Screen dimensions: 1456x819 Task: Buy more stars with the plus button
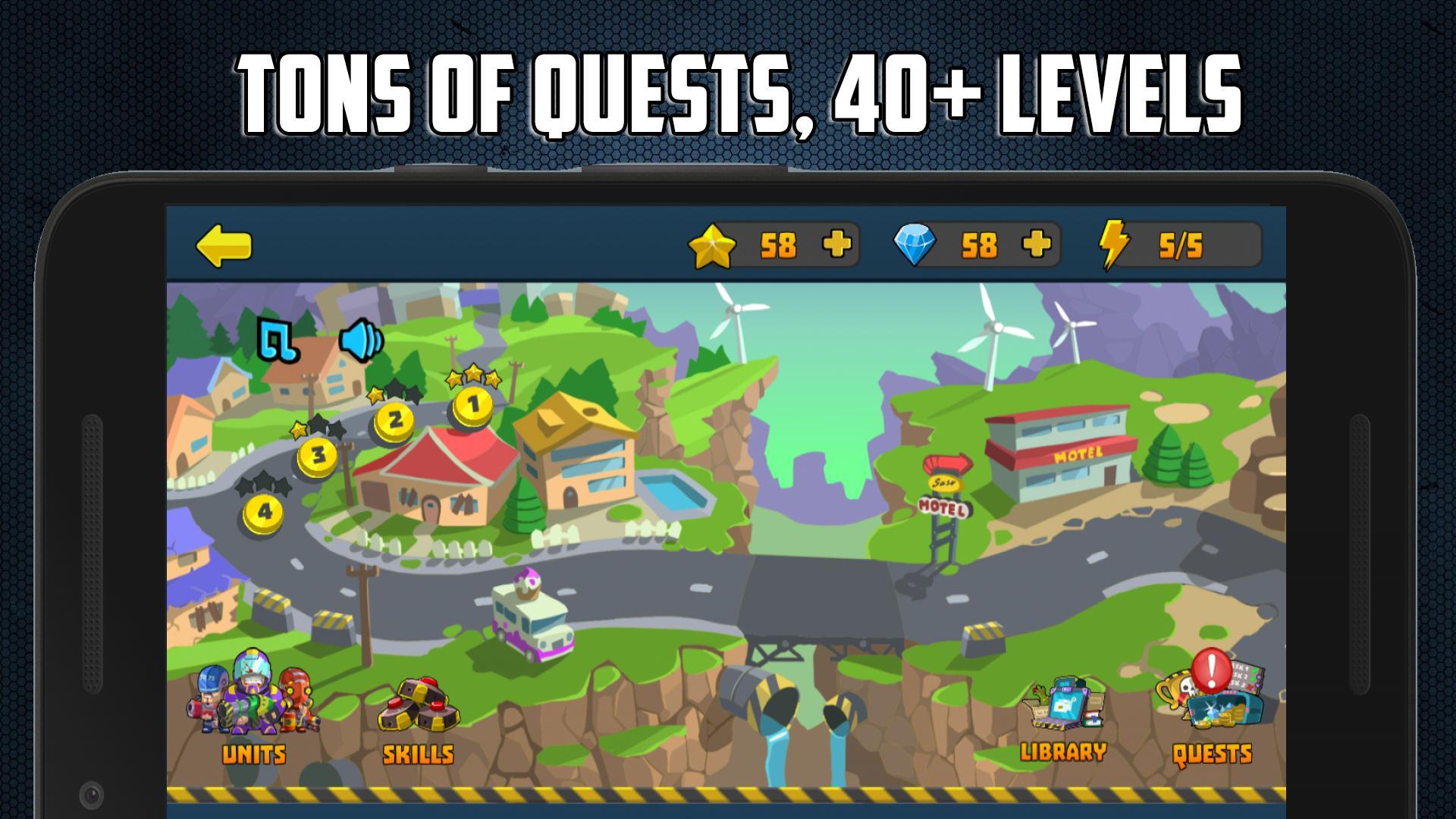pos(835,244)
